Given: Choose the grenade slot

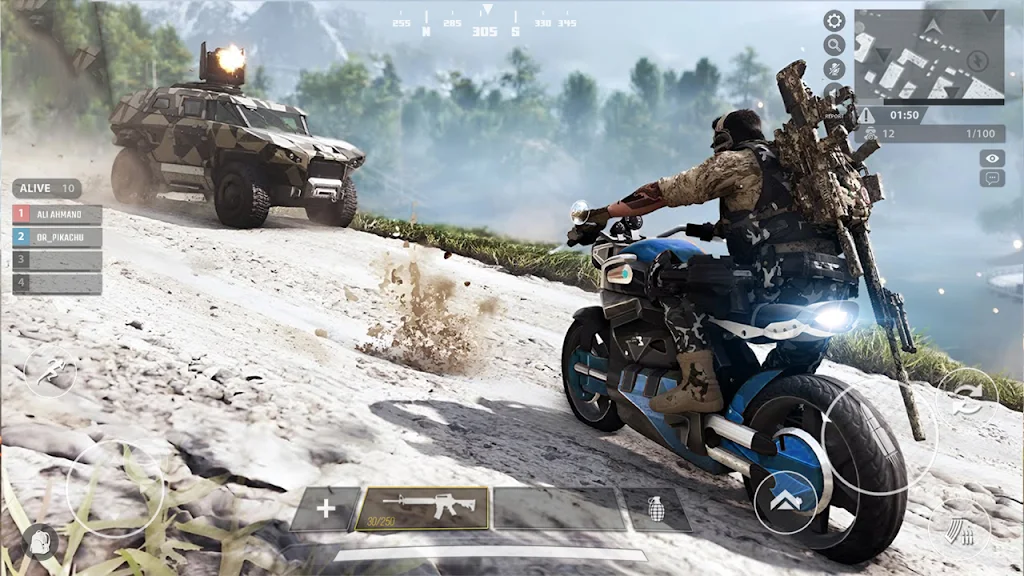Looking at the screenshot, I should 656,509.
